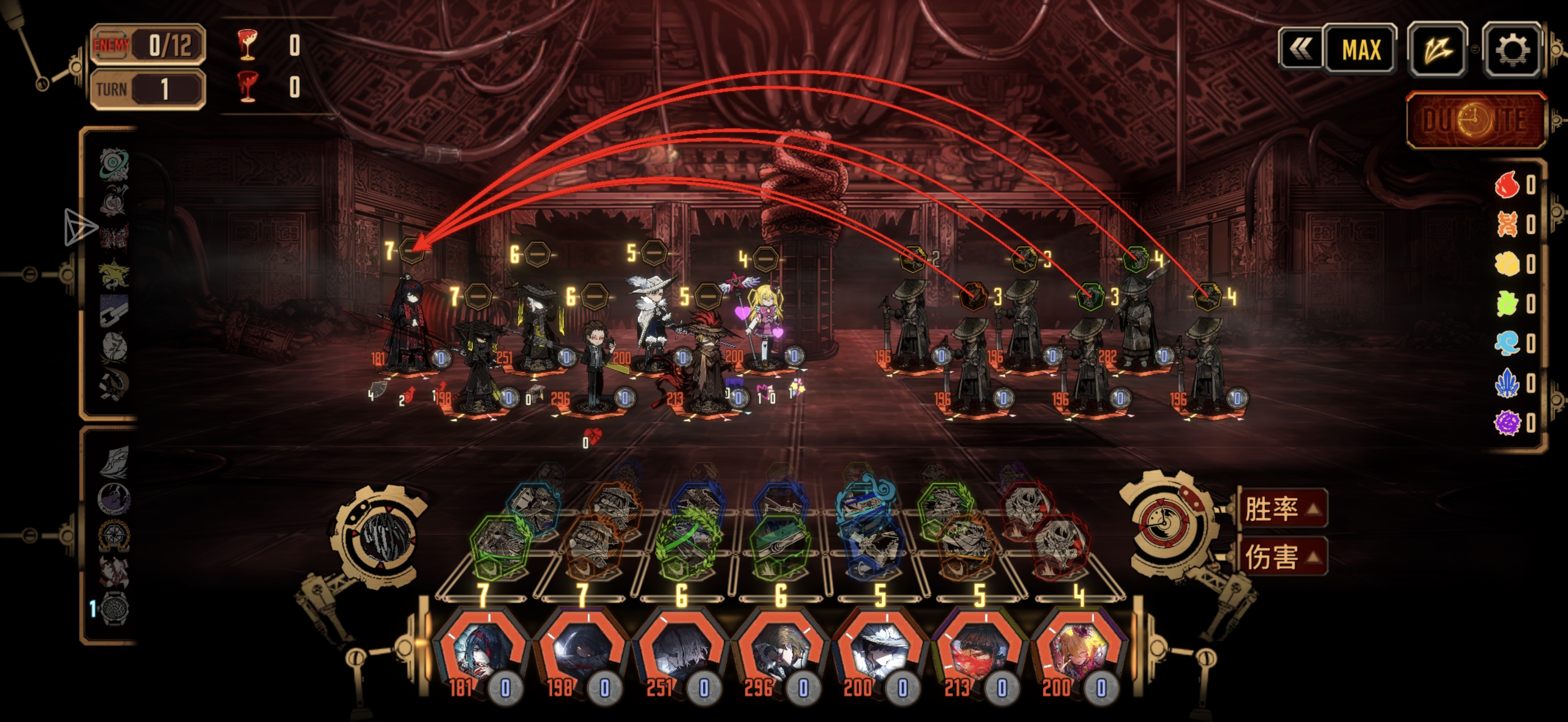The height and width of the screenshot is (722, 1568).
Task: Click the DUELITE banner button
Action: pos(1475,121)
